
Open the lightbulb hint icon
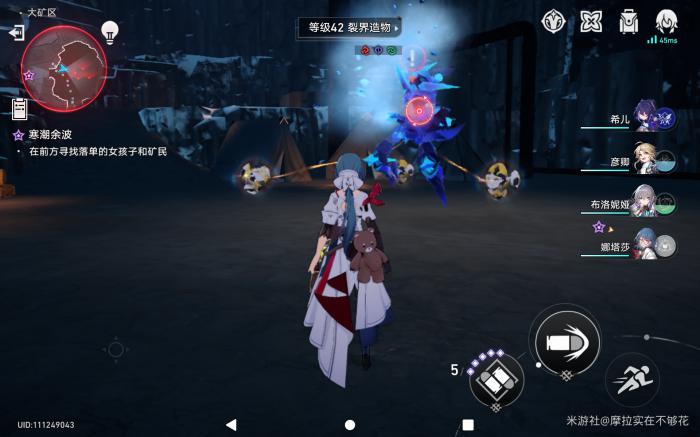pos(111,34)
